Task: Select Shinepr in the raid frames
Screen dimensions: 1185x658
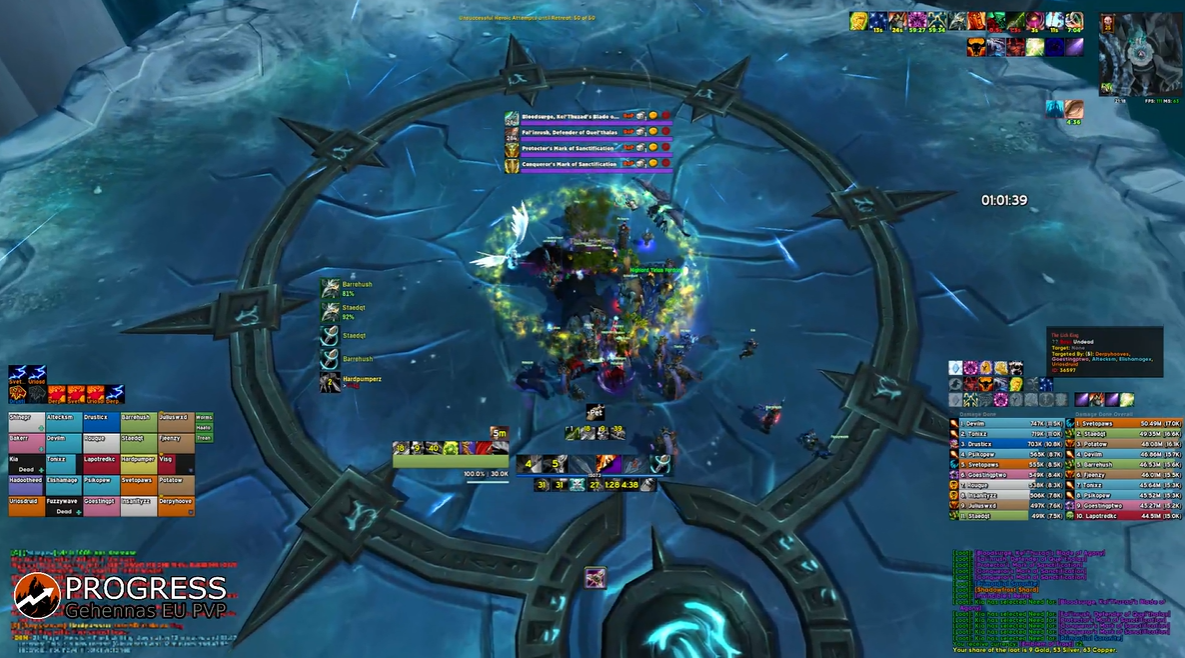Action: (x=26, y=424)
